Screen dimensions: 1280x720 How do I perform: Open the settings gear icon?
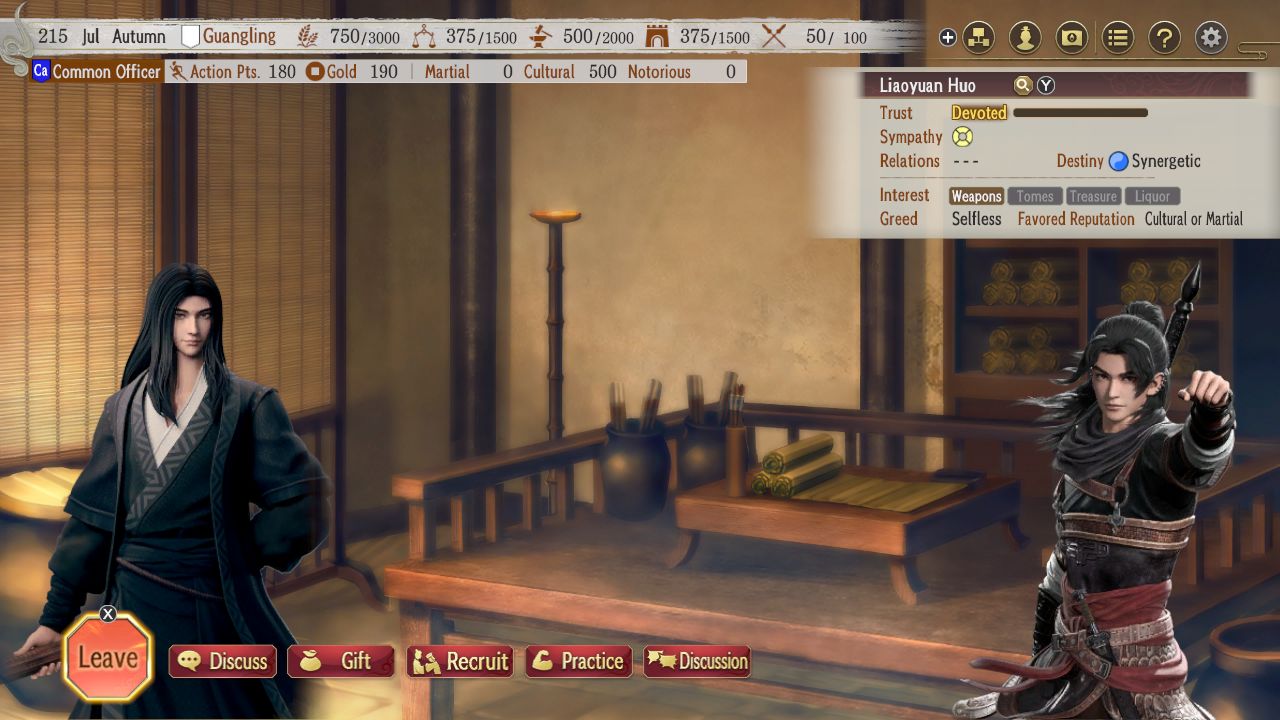(1210, 37)
